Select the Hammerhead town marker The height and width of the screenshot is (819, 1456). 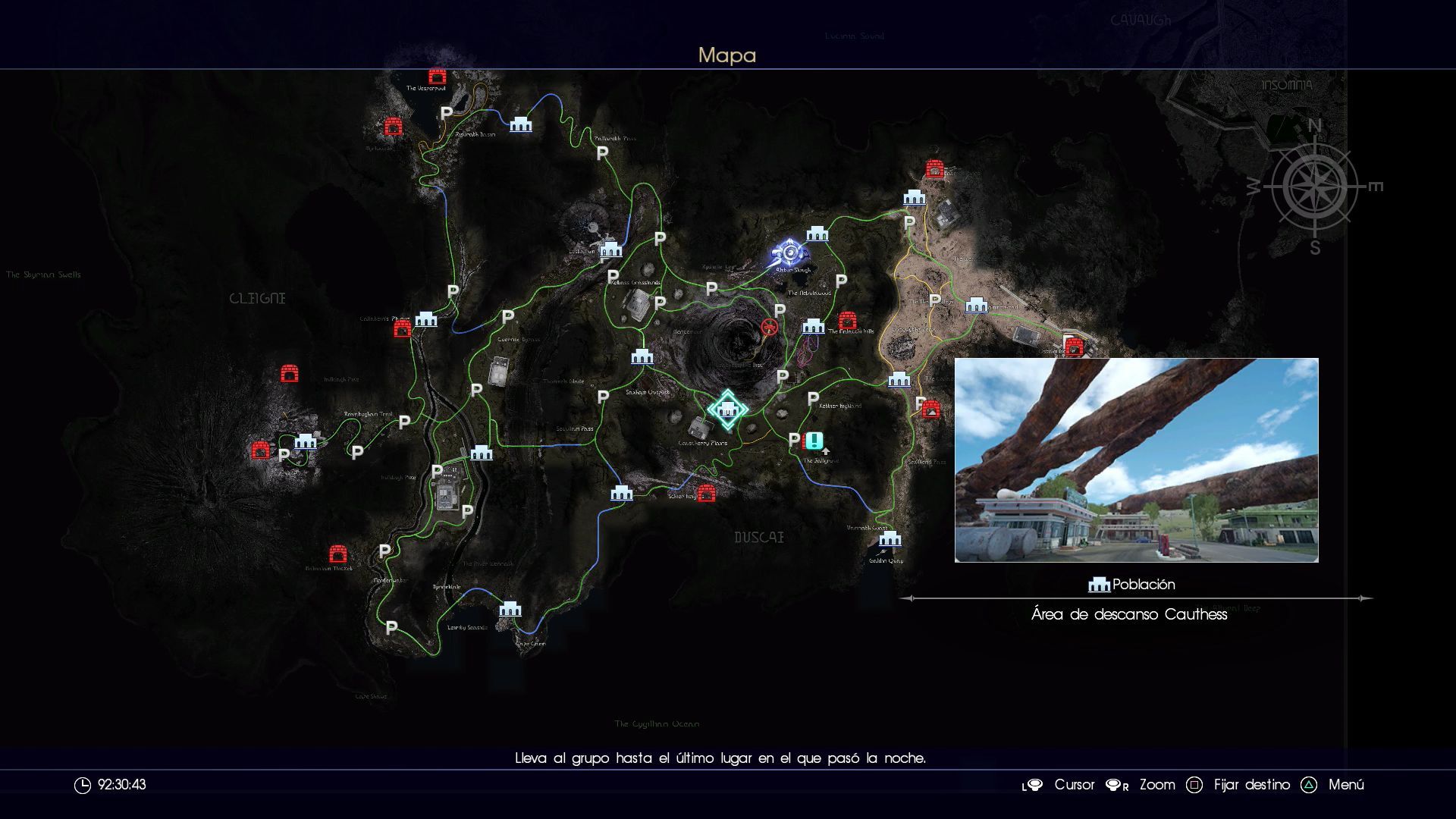click(x=976, y=305)
